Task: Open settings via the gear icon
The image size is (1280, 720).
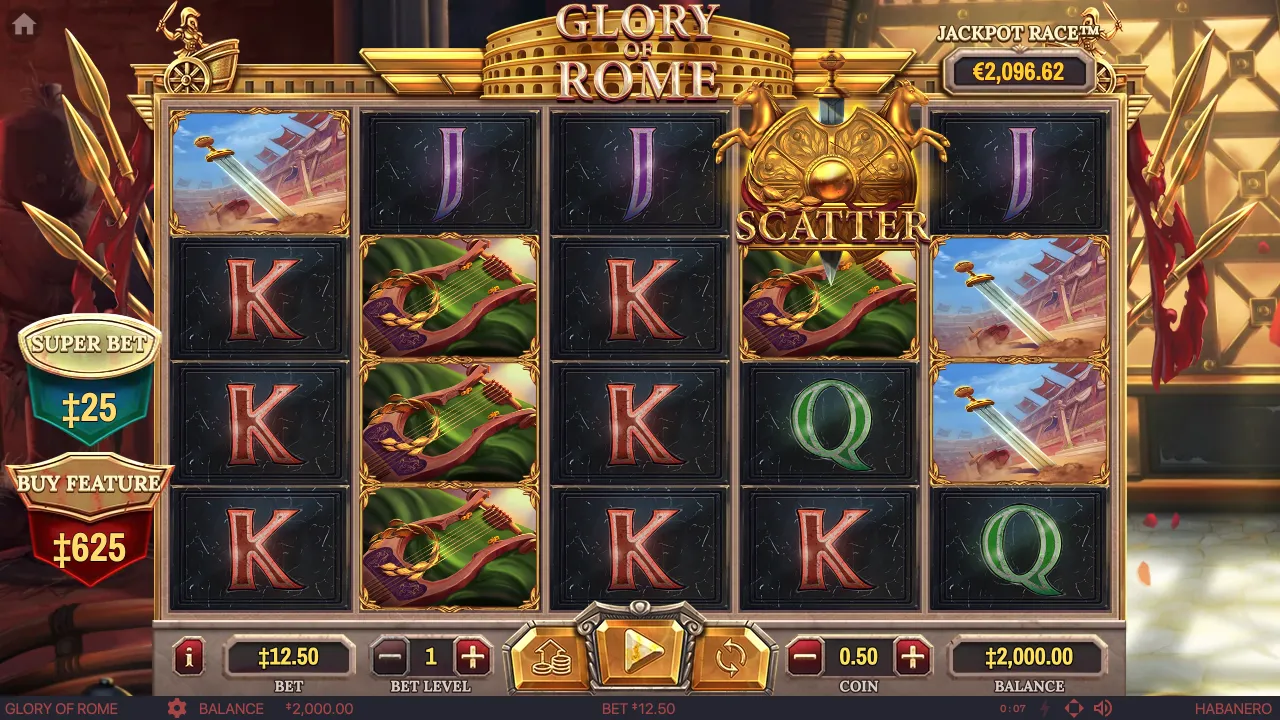Action: (179, 708)
